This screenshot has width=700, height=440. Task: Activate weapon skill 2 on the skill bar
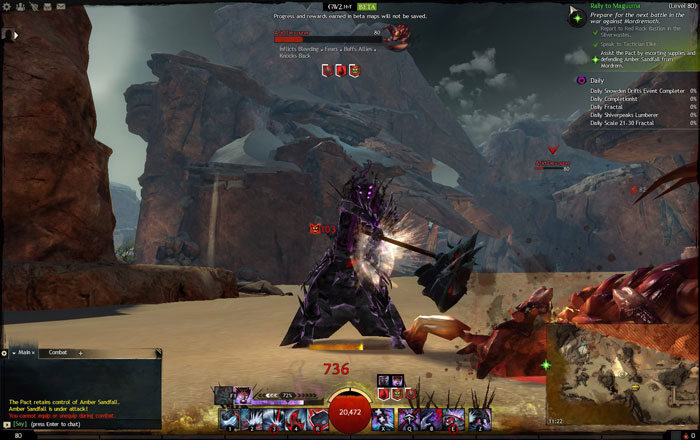click(251, 419)
